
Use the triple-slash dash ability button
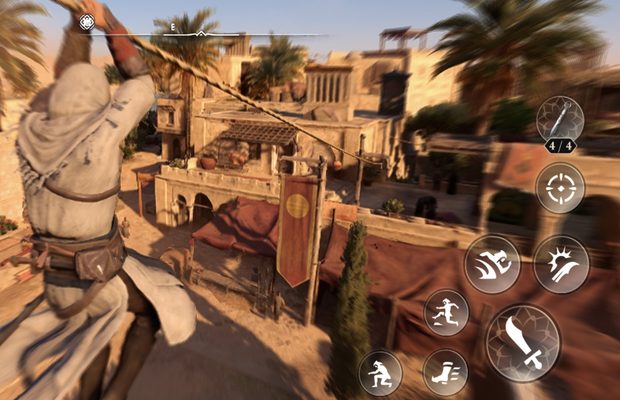tap(492, 264)
